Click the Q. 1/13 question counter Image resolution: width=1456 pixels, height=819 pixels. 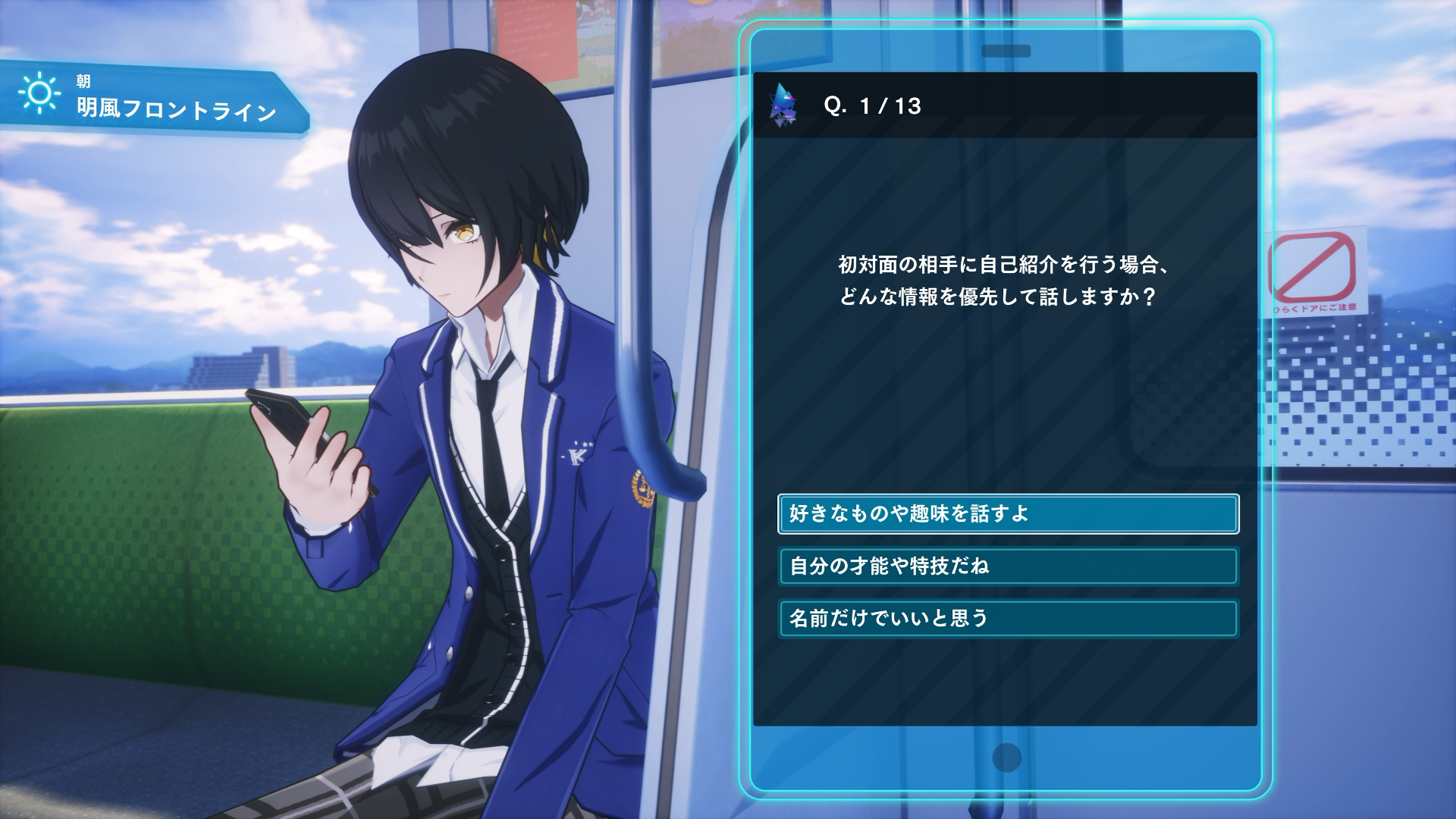tap(874, 107)
